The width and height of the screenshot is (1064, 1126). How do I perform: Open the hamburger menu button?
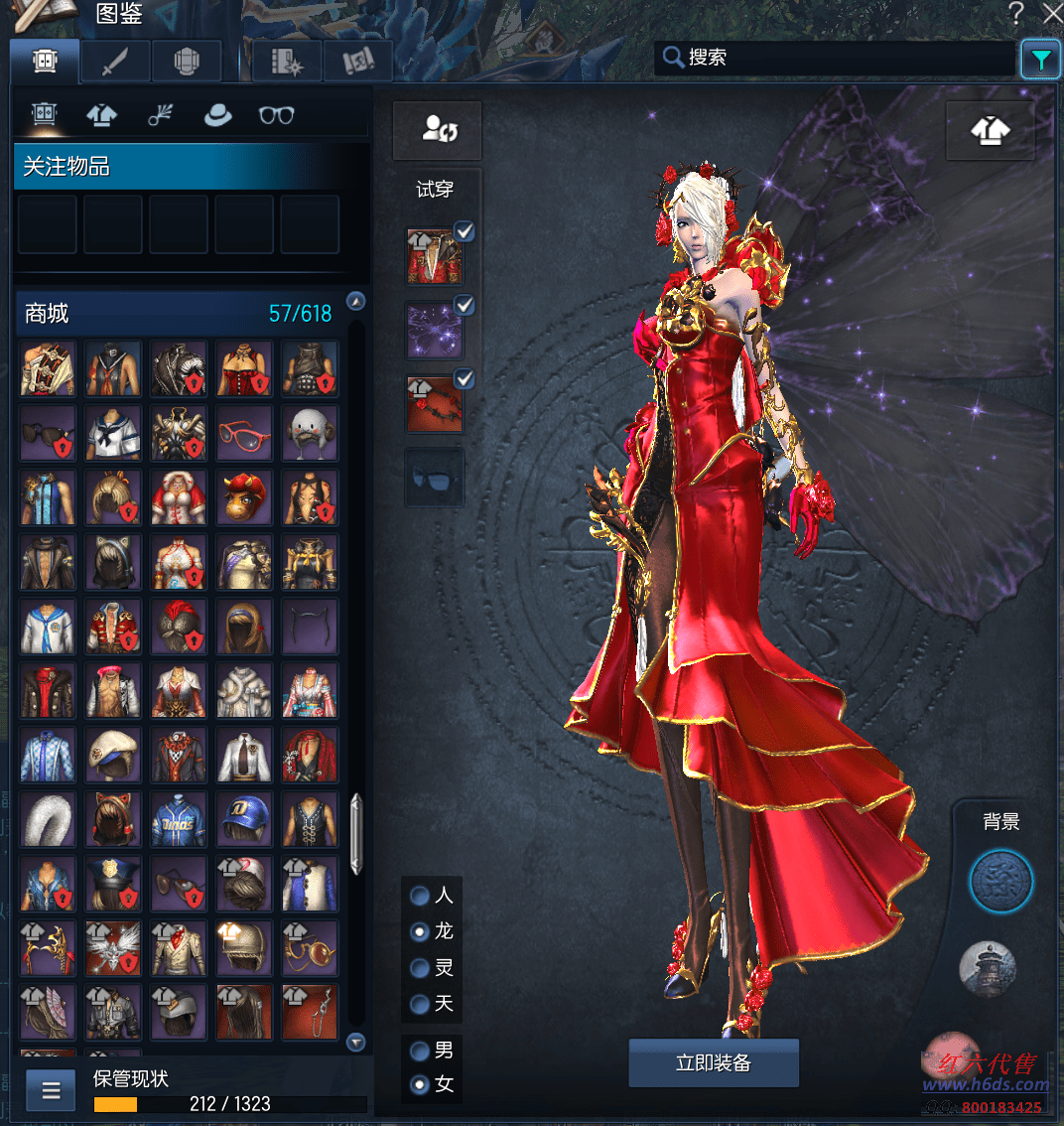(51, 1091)
